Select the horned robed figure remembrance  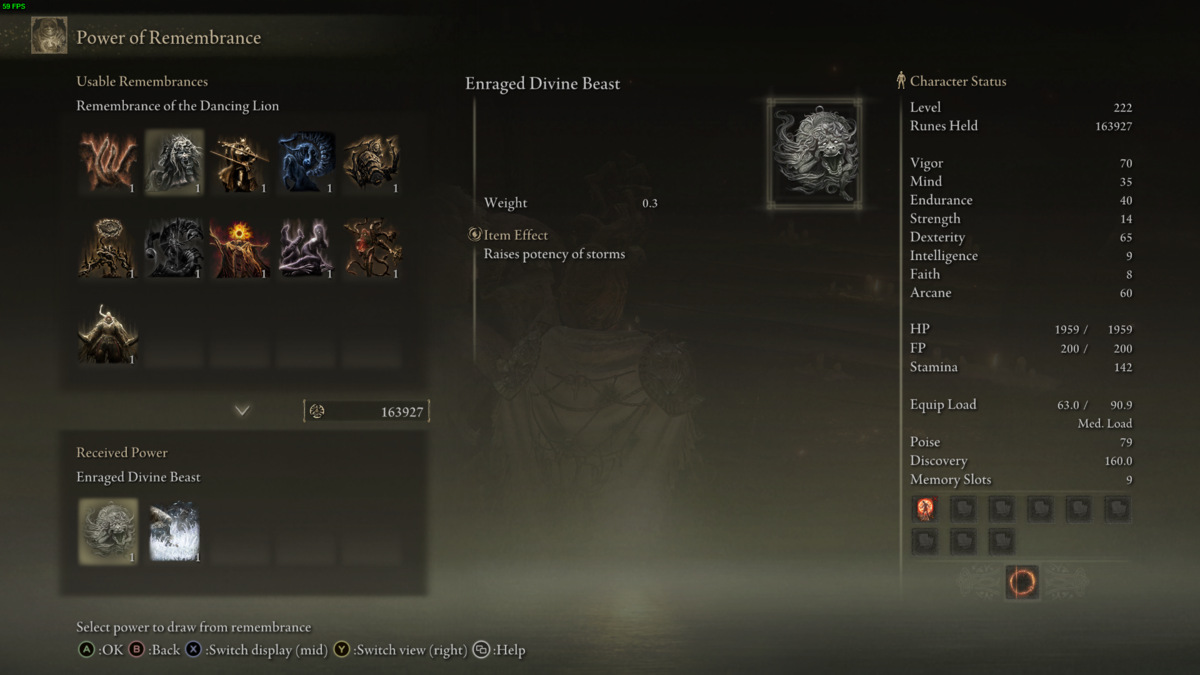(x=108, y=333)
